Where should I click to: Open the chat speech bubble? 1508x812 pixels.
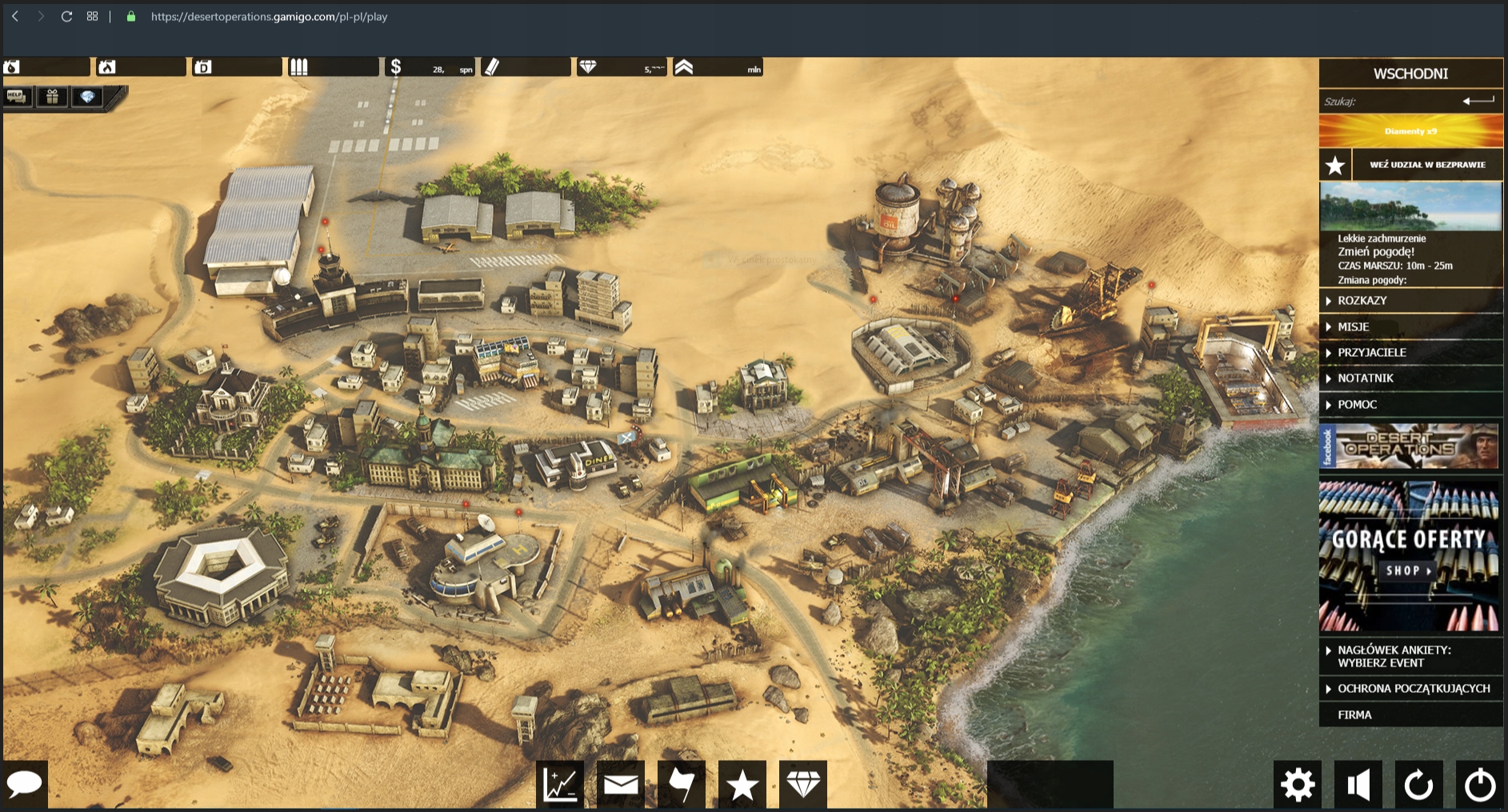[x=24, y=783]
